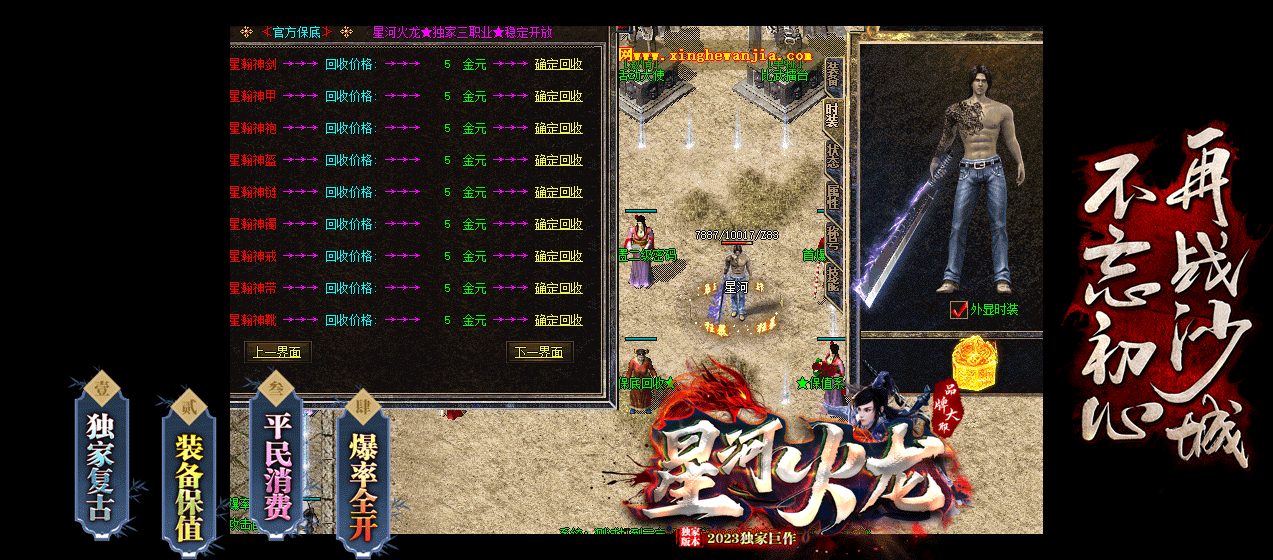
Task: Recycle the 星翰神靴 boots
Action: coord(558,320)
